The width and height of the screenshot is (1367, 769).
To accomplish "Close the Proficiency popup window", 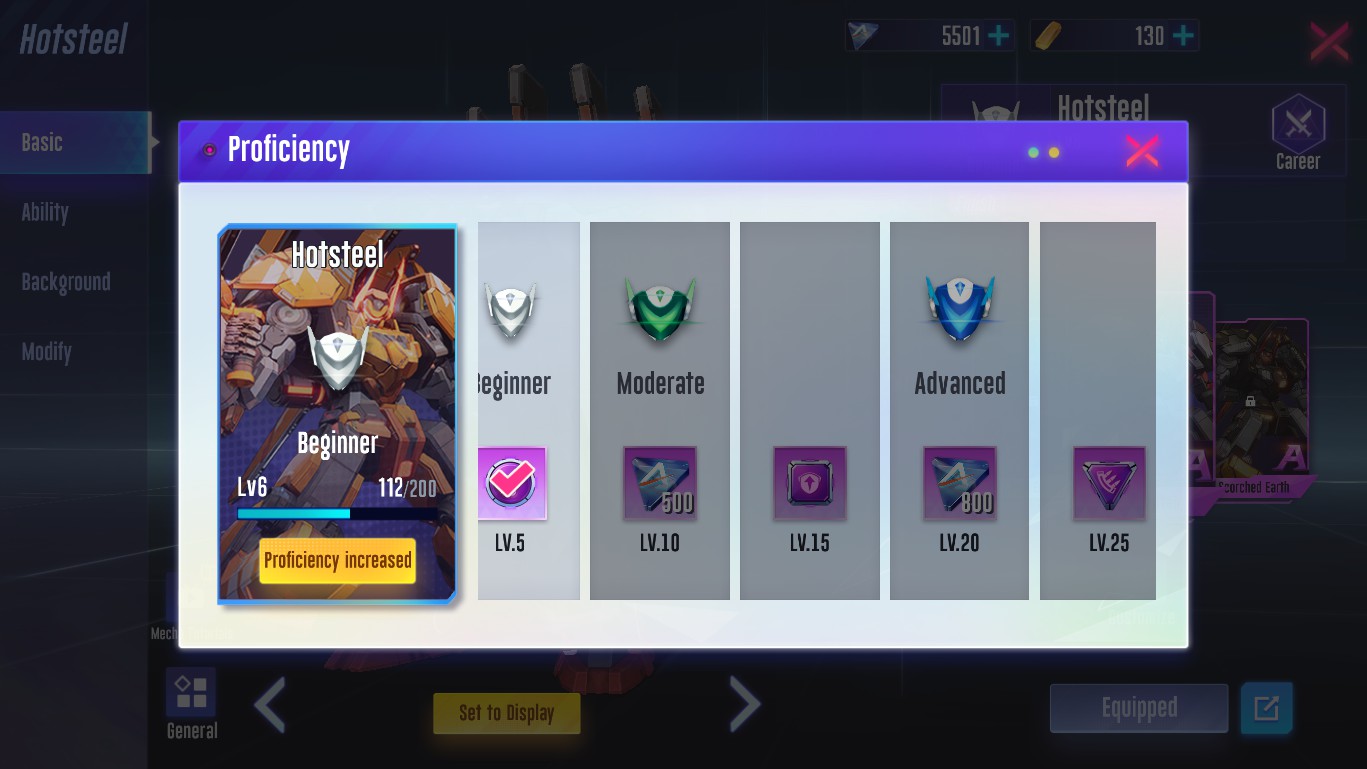I will (1141, 152).
